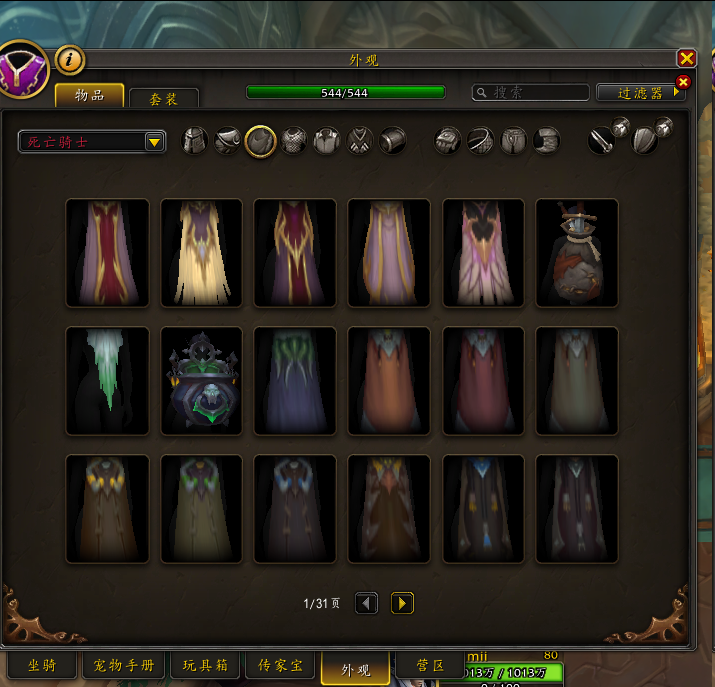Show the 传家宝 heirlooms tab
Viewport: 715px width, 687px height.
point(287,665)
